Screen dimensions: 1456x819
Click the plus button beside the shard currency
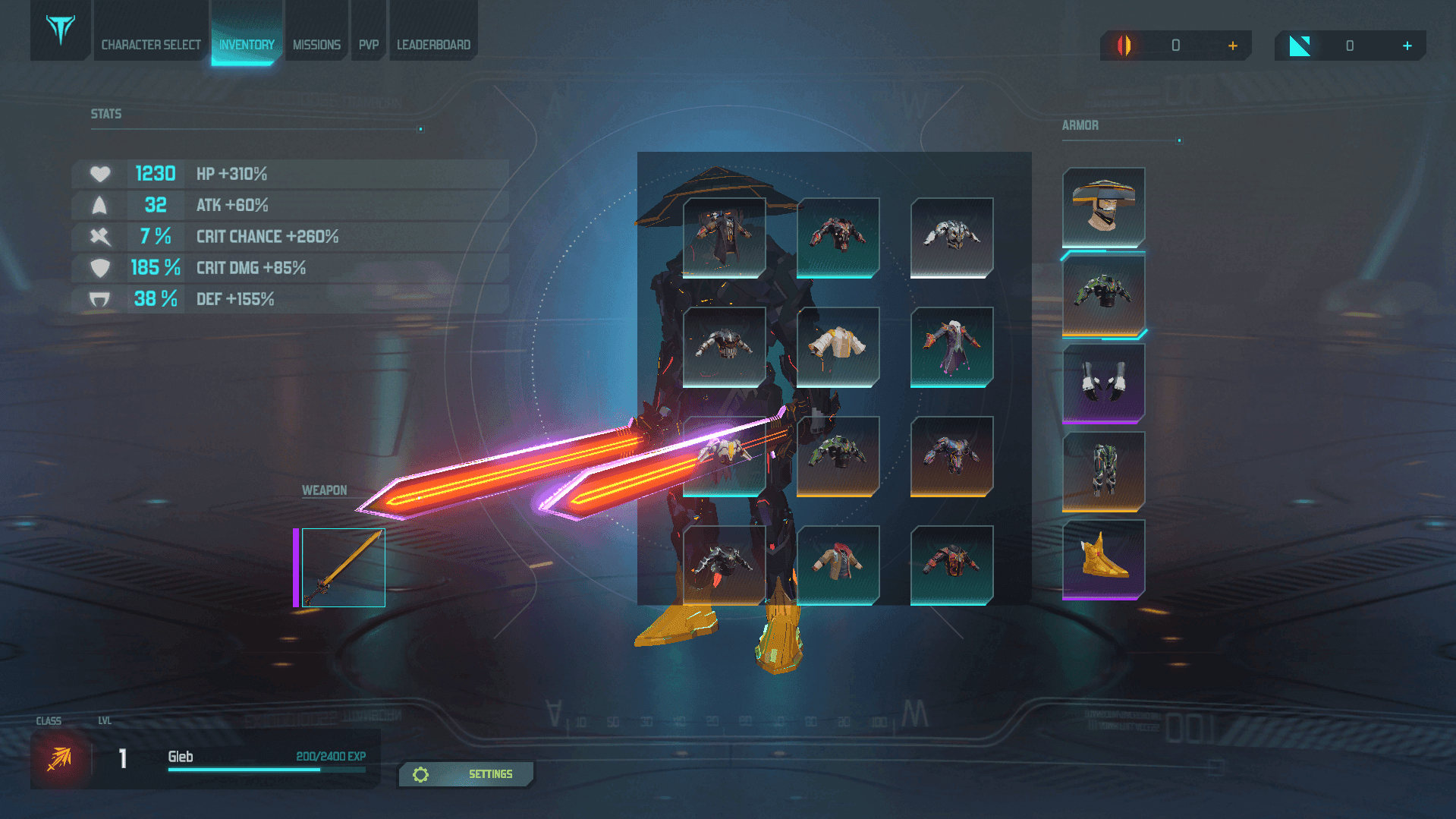1407,46
